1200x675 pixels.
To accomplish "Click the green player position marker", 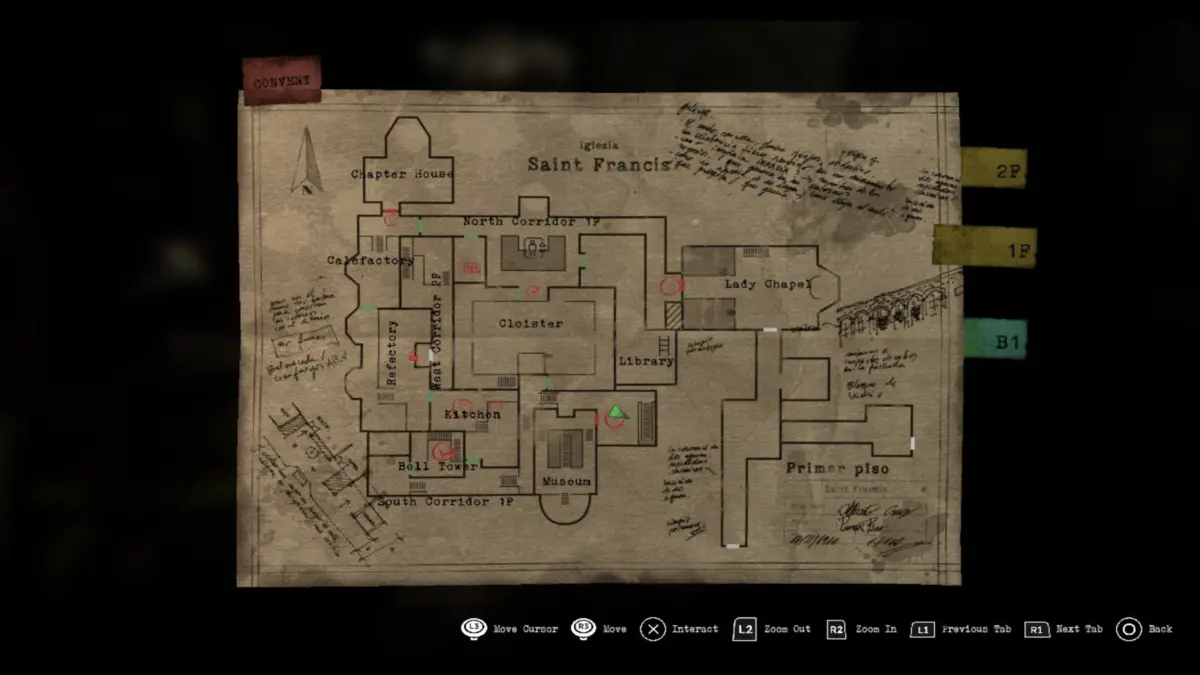I will 617,412.
